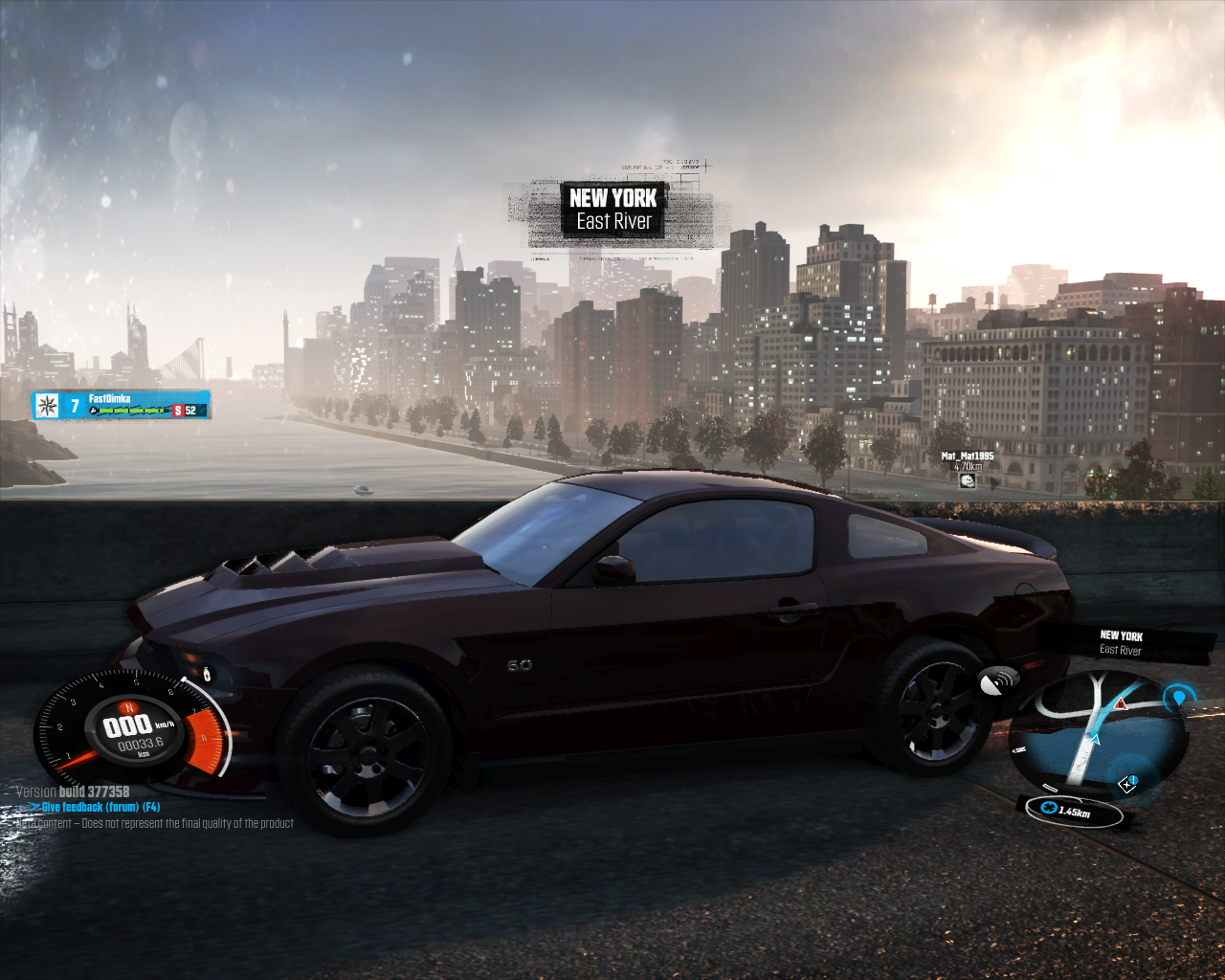Toggle the player arrow marker on the minimap

[x=1096, y=740]
